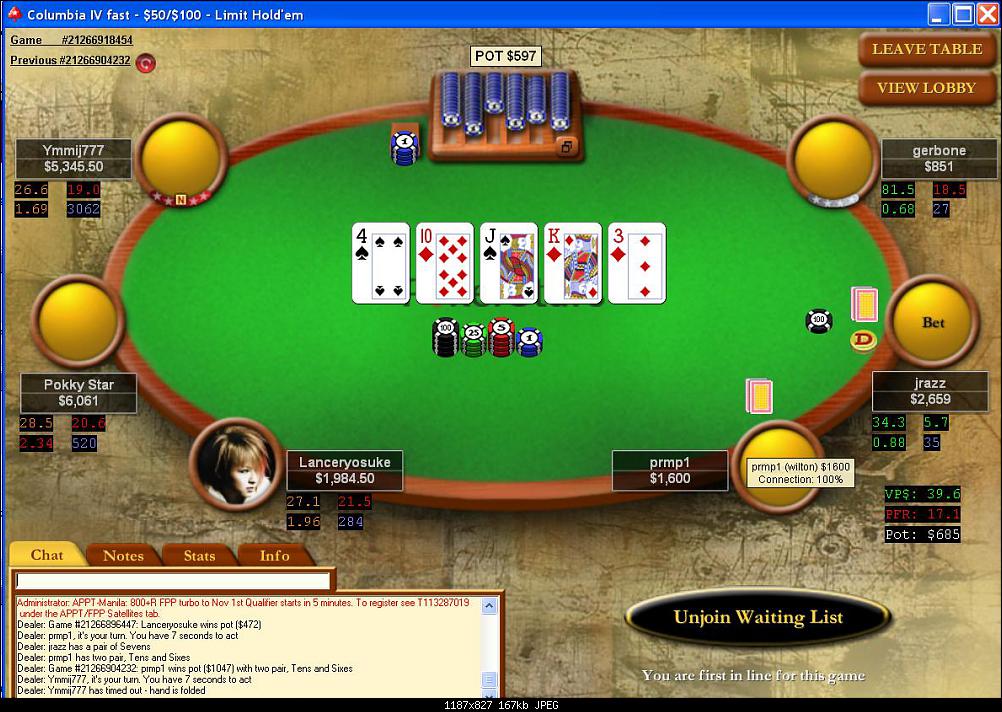This screenshot has width=1002, height=712.
Task: Switch to the Notes tab
Action: tap(123, 555)
